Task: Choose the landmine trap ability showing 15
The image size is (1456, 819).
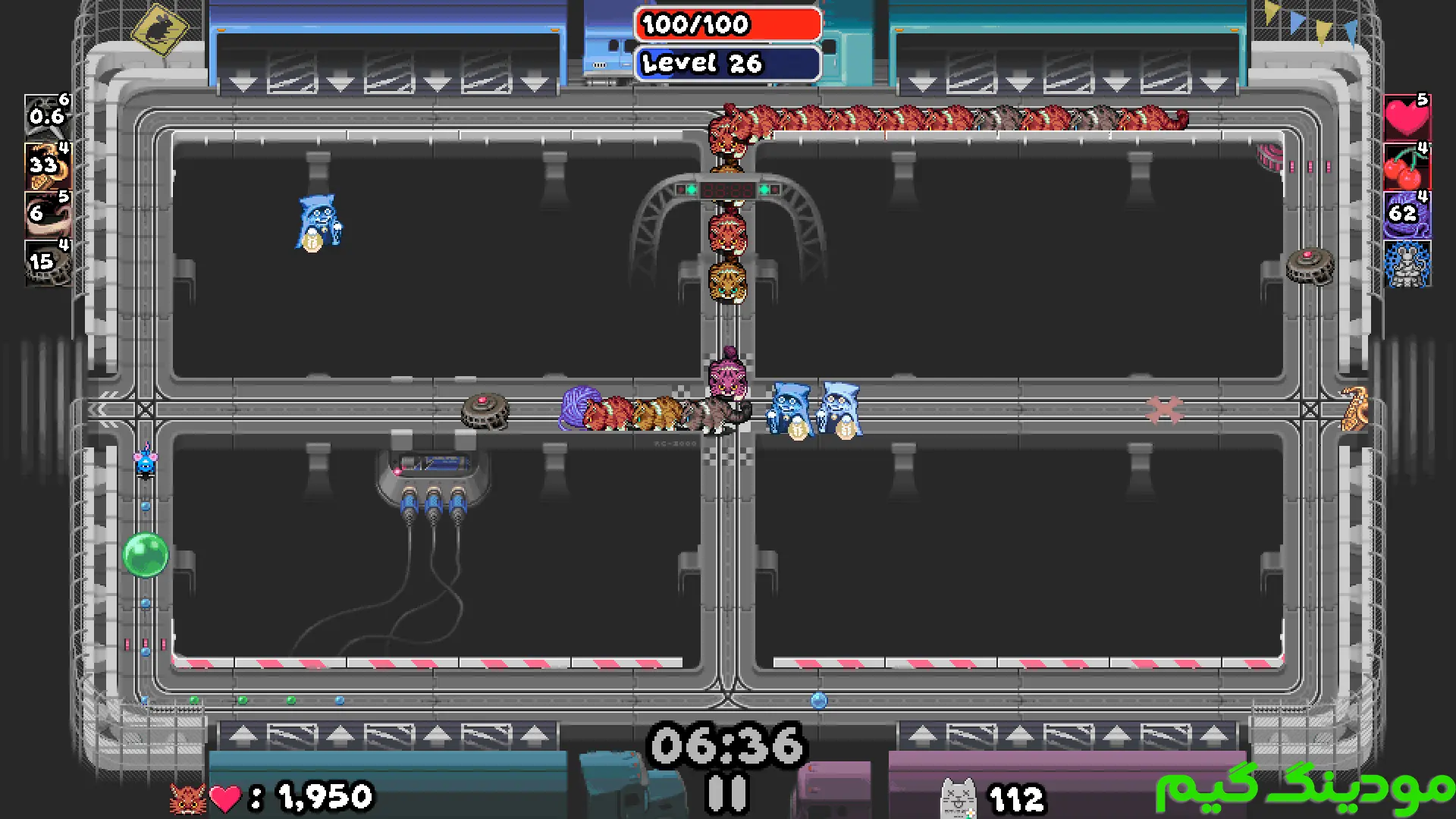Action: click(47, 263)
